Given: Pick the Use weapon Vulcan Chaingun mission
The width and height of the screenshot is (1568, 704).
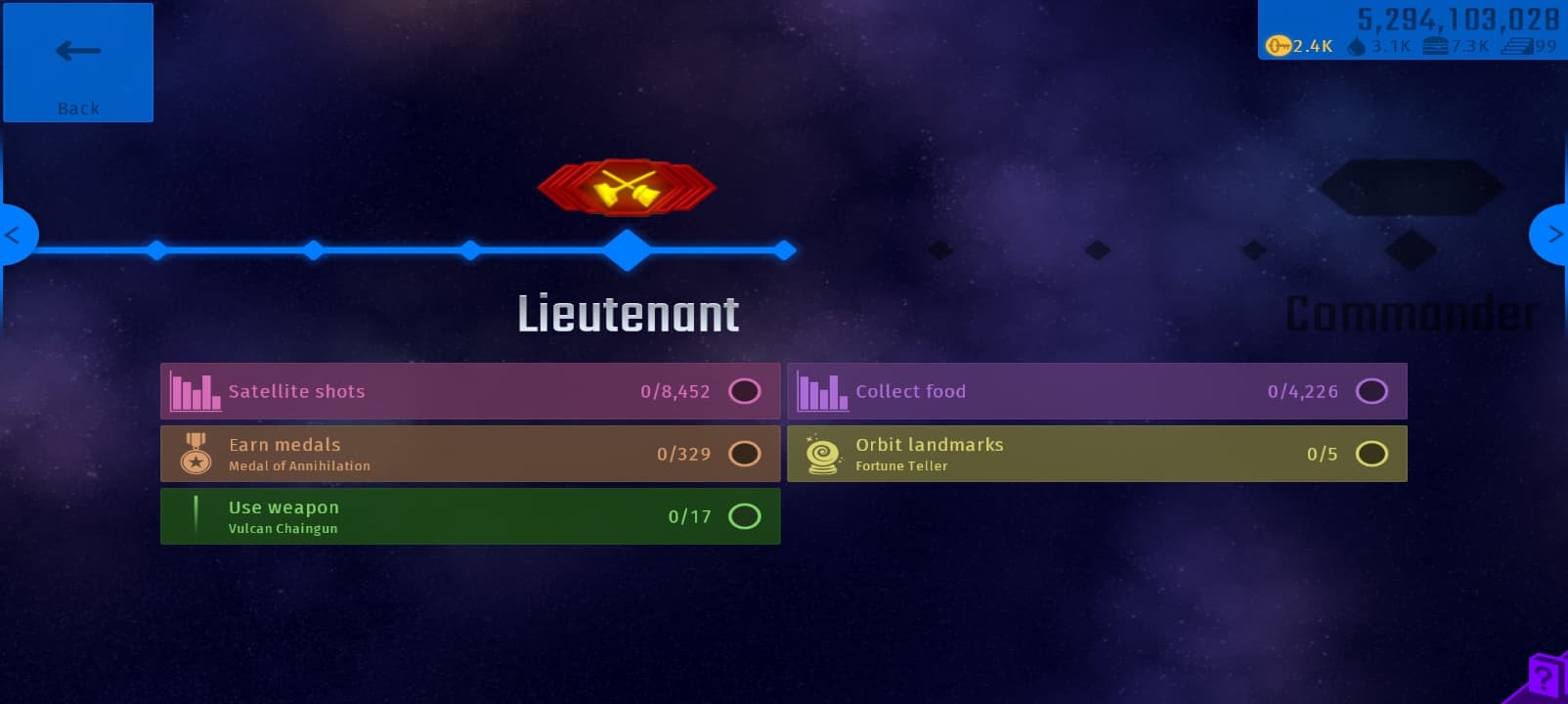Looking at the screenshot, I should 470,516.
